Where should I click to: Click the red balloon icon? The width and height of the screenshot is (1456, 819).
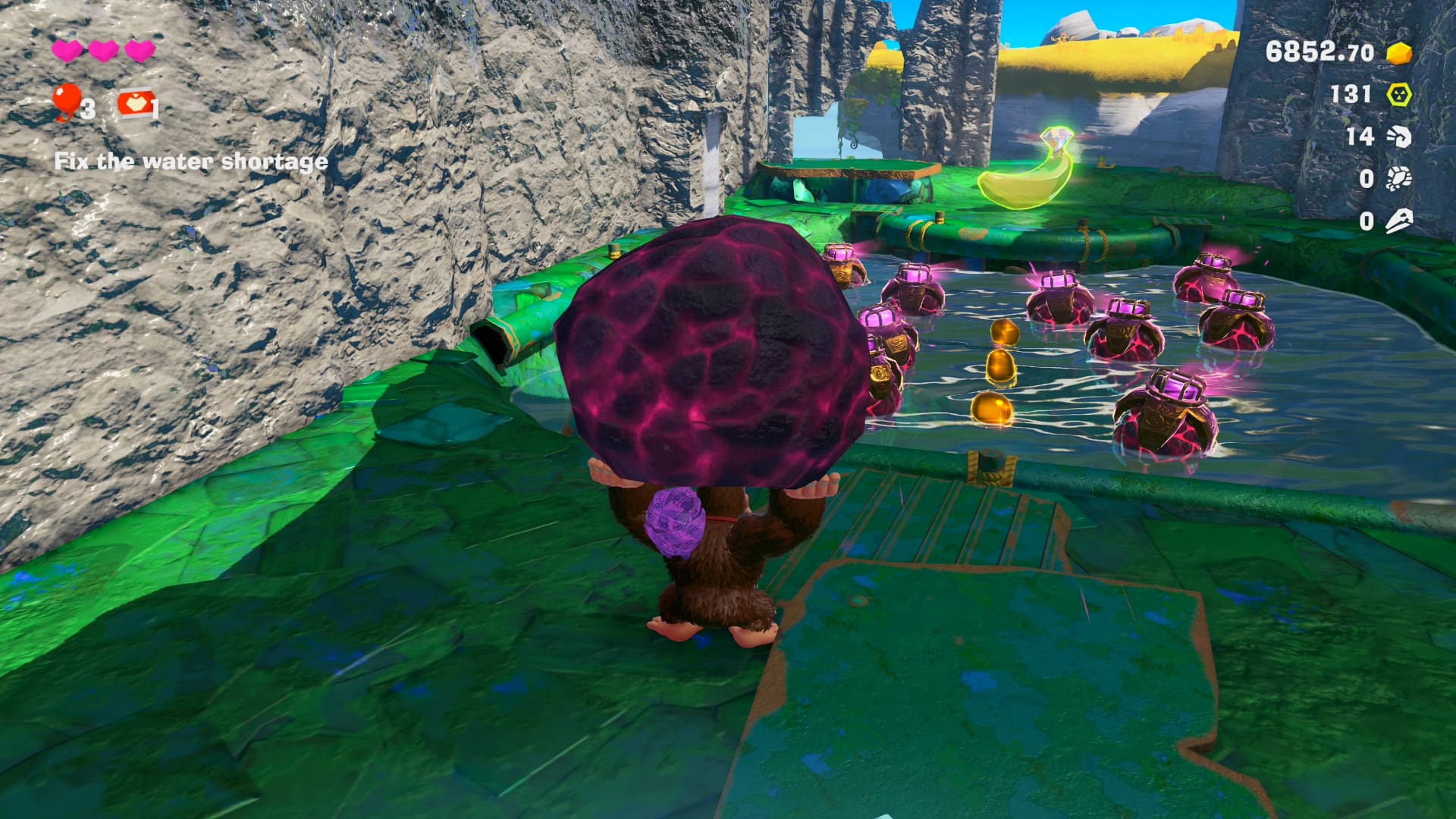(x=67, y=99)
